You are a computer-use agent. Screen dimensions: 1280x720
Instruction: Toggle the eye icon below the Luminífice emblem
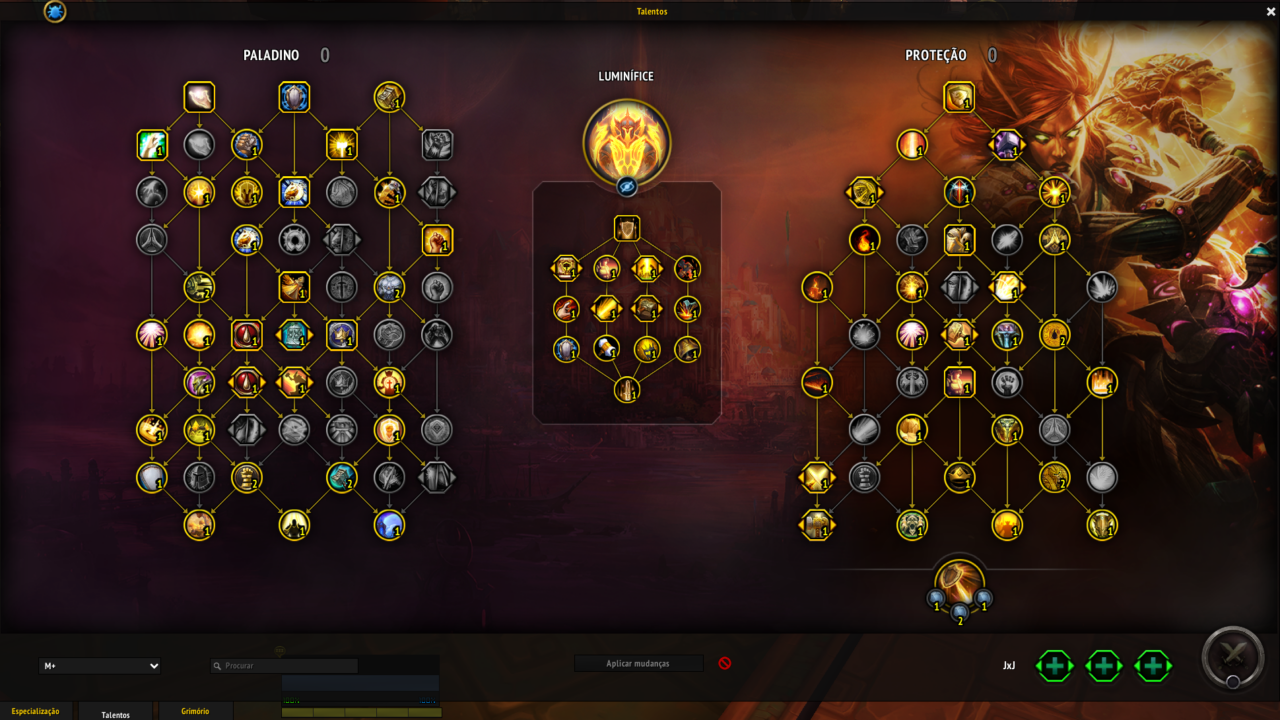point(627,186)
